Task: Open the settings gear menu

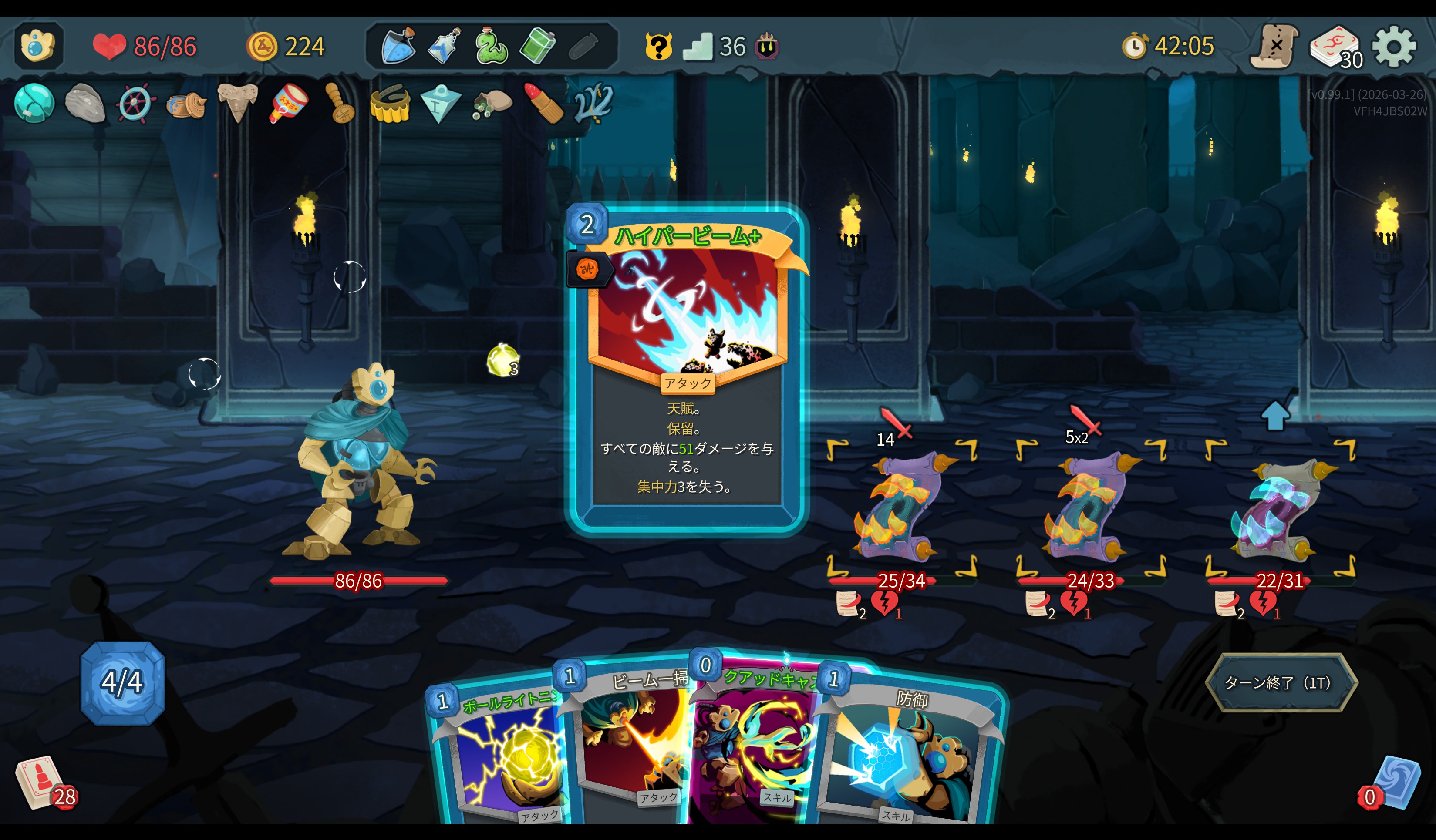Action: 1393,47
